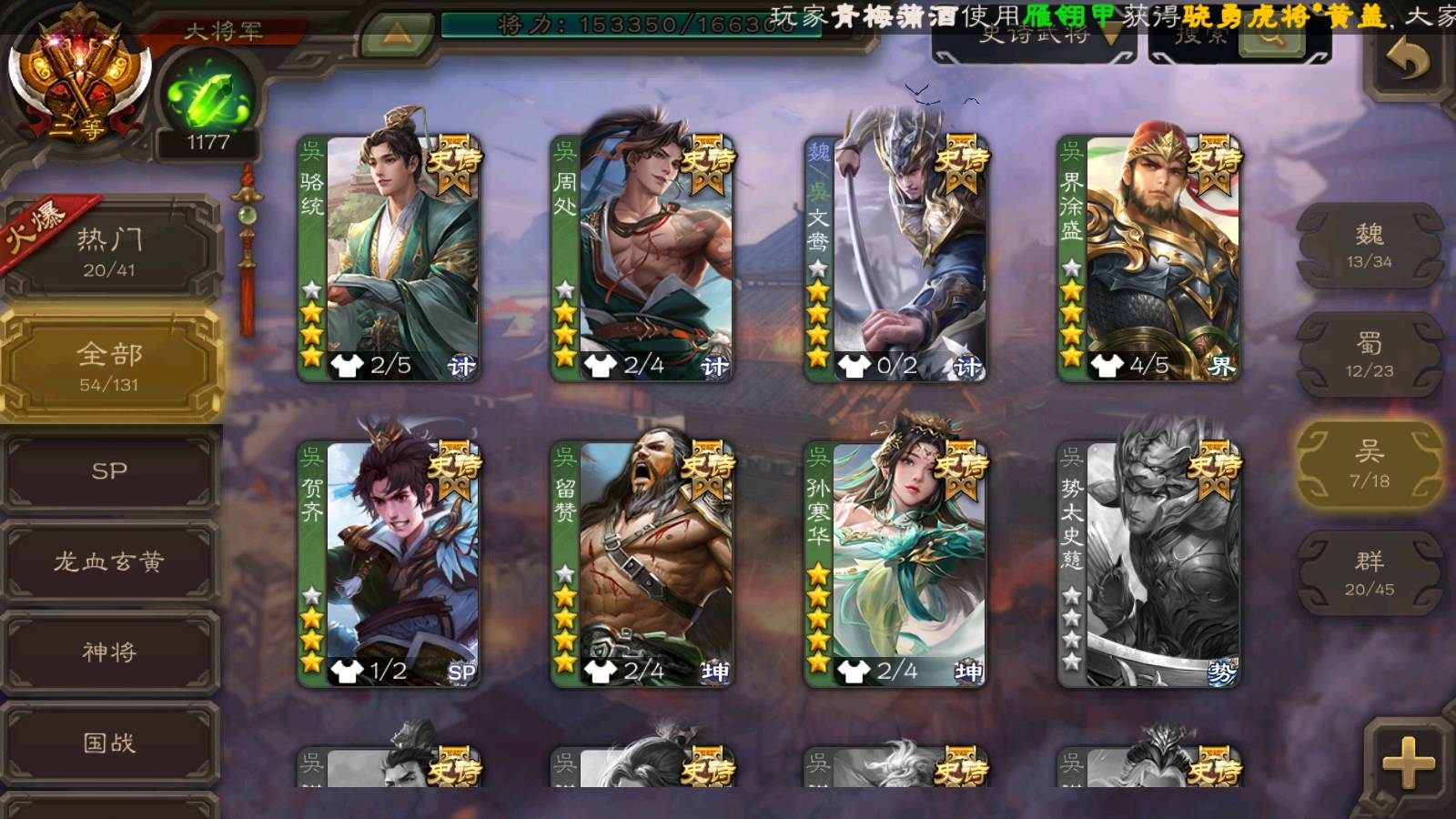Switch to the 国战 tab
1456x819 pixels.
pyautogui.click(x=109, y=743)
